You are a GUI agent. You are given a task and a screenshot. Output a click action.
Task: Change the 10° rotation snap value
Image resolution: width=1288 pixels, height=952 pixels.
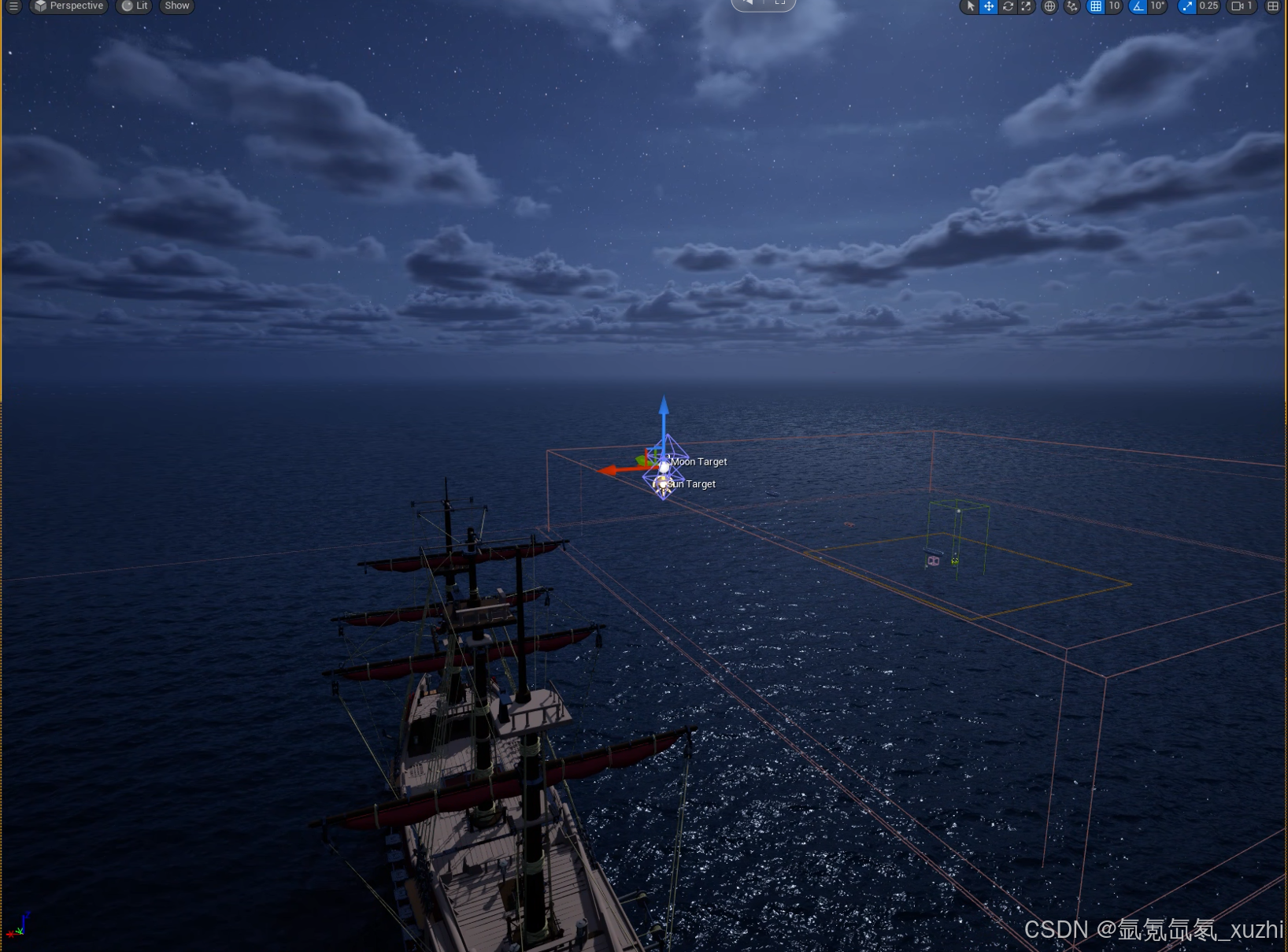point(1157,6)
